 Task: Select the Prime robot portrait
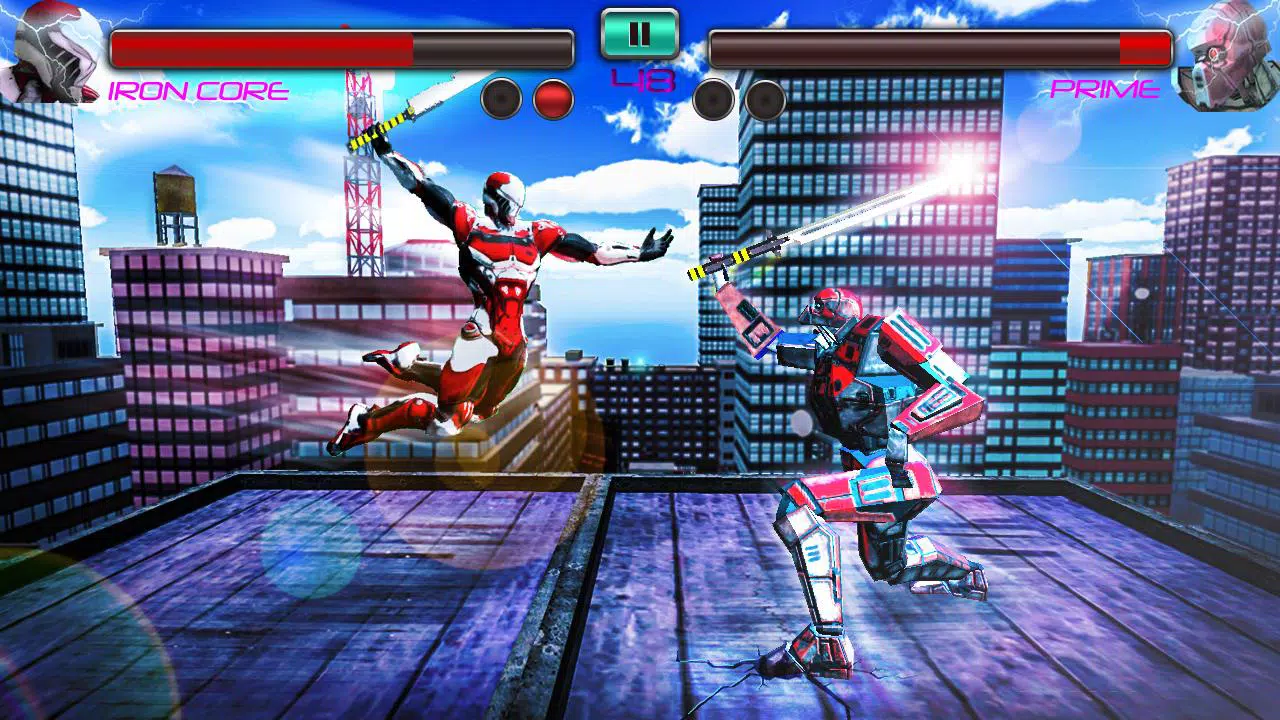pos(1227,55)
